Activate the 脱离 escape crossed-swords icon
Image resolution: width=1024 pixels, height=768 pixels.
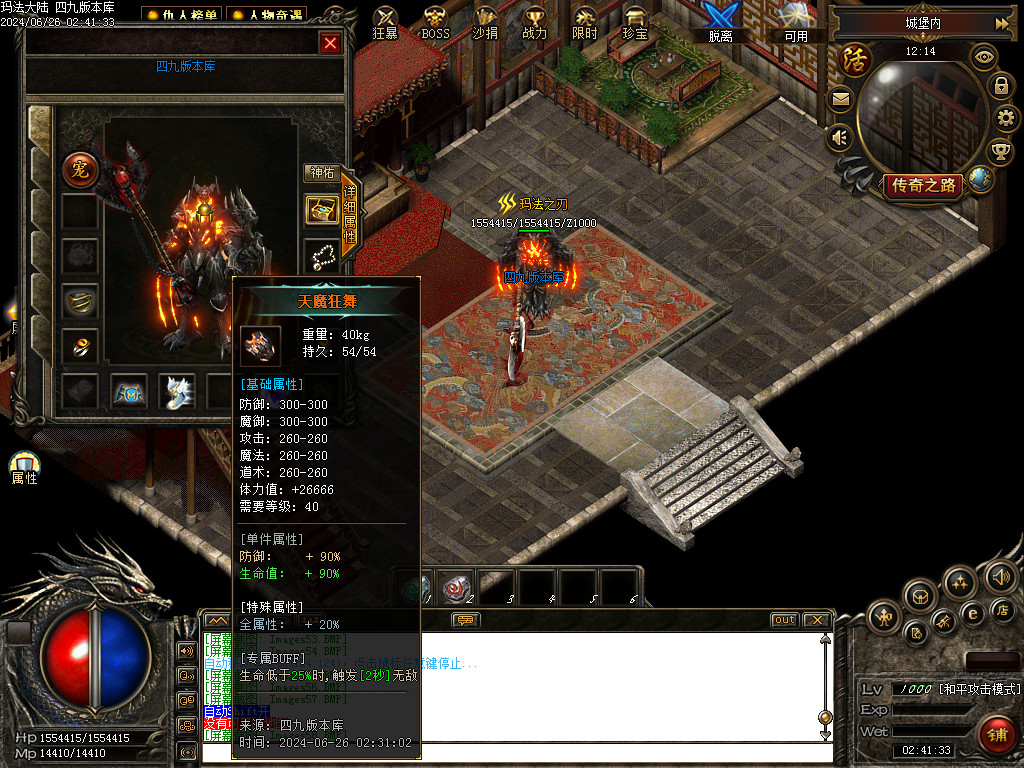pos(720,22)
